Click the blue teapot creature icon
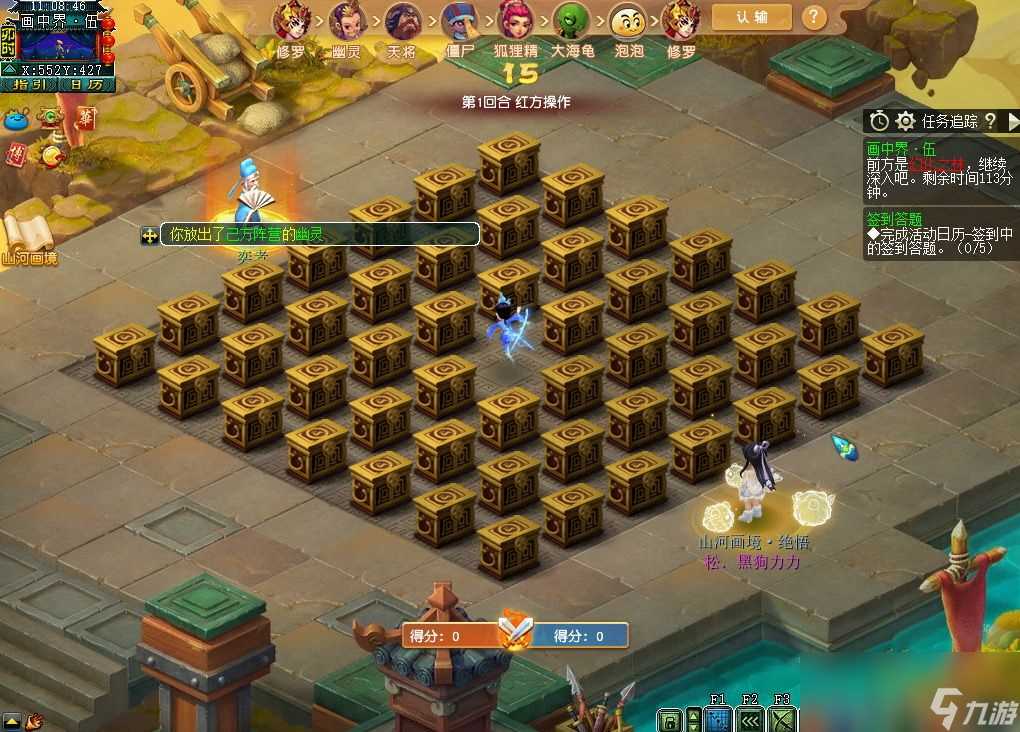Image resolution: width=1020 pixels, height=732 pixels. pos(16,118)
